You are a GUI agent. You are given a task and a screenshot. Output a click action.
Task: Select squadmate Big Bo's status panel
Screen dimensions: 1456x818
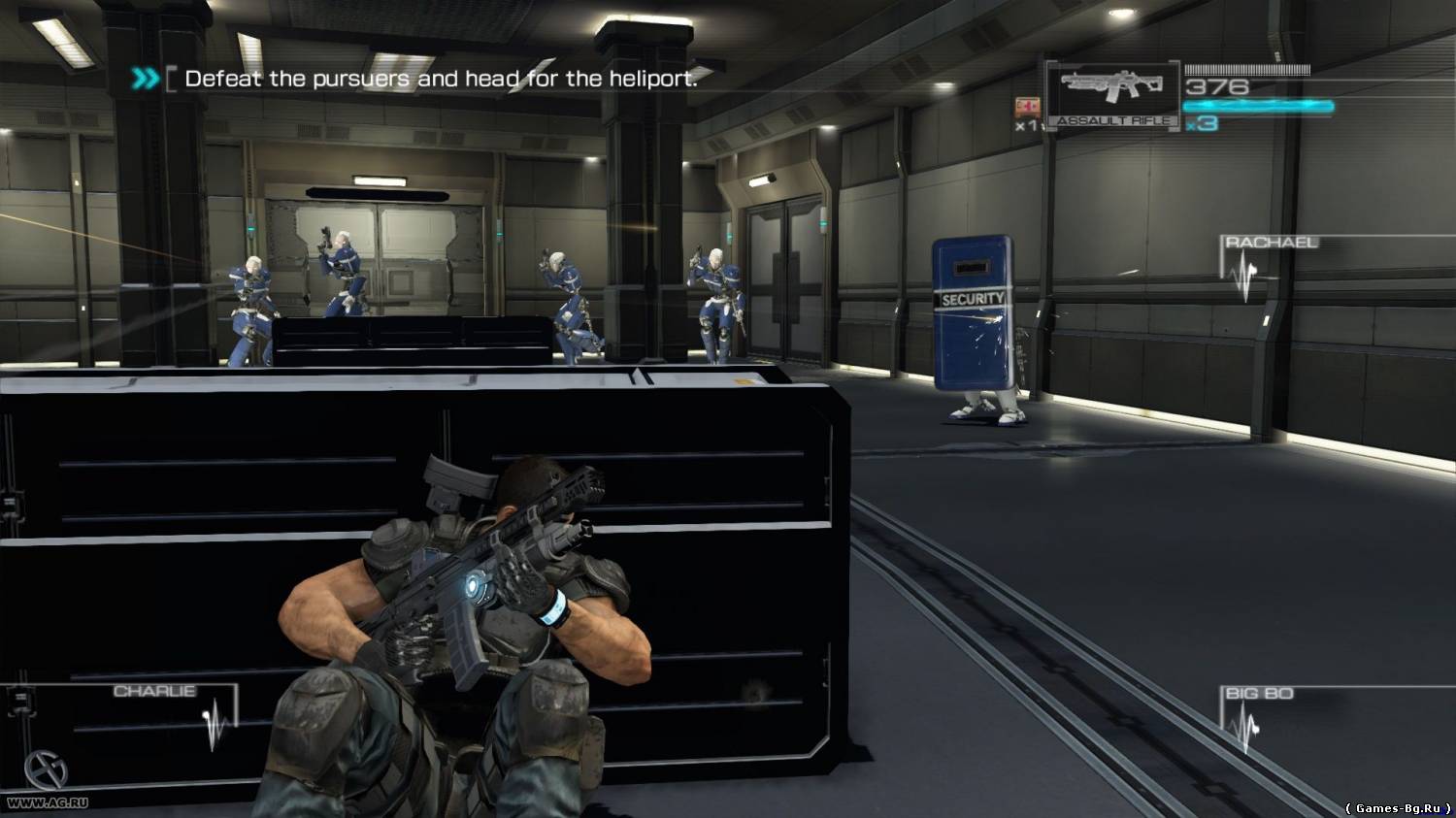1258,716
